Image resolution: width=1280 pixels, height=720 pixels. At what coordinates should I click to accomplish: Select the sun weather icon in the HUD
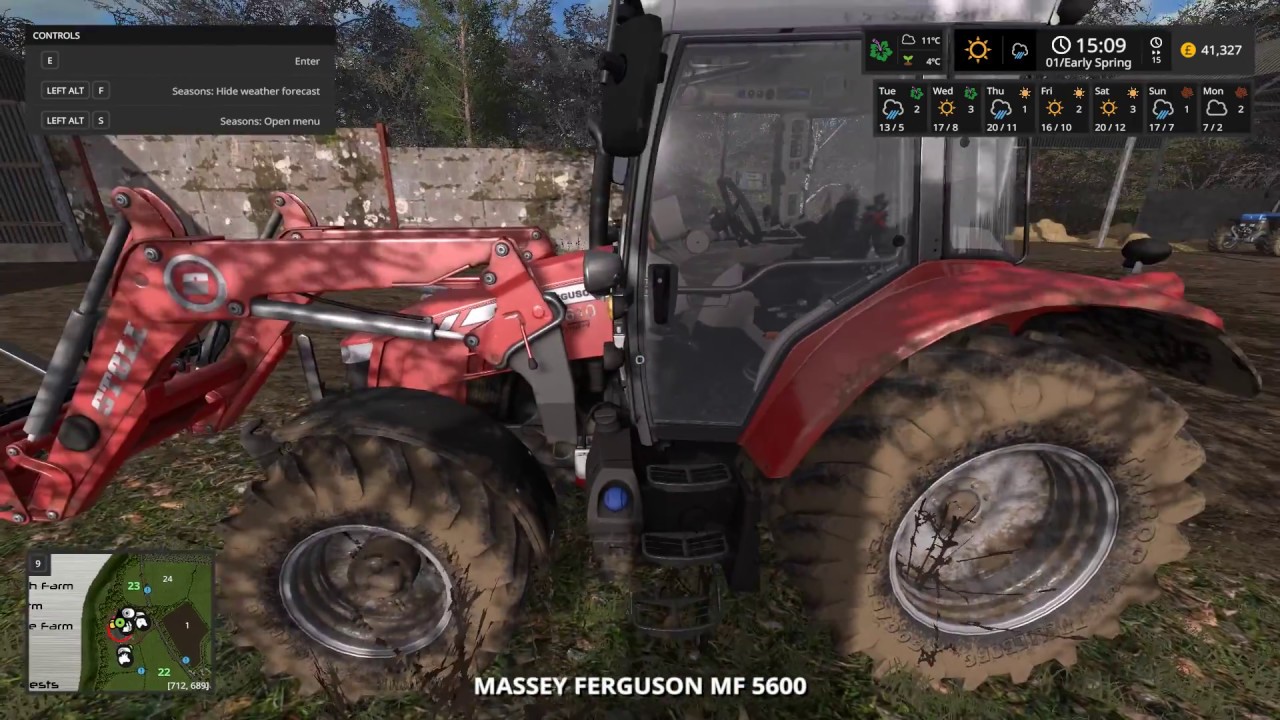977,49
